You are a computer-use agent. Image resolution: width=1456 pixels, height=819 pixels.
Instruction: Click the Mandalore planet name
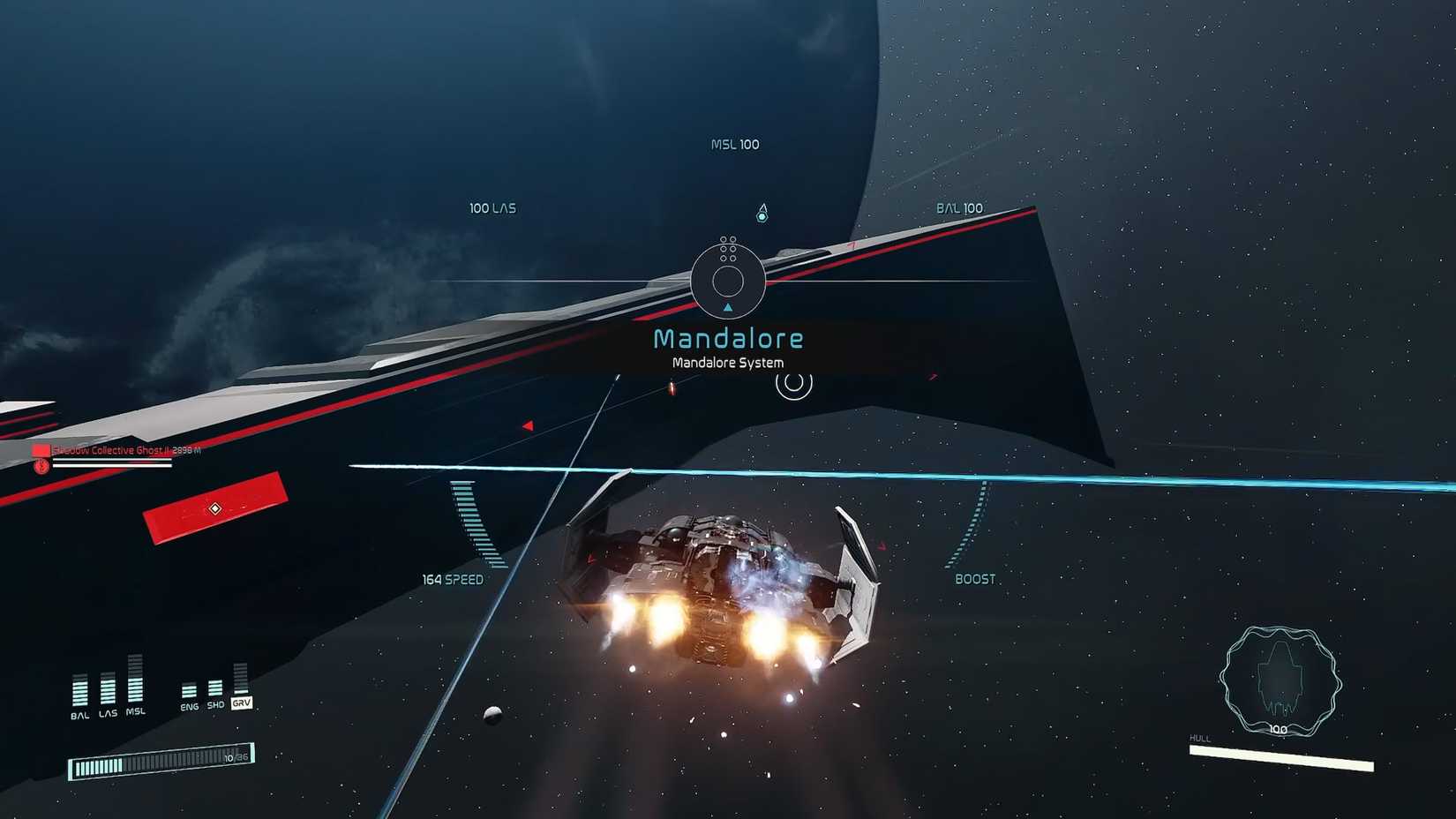click(729, 337)
